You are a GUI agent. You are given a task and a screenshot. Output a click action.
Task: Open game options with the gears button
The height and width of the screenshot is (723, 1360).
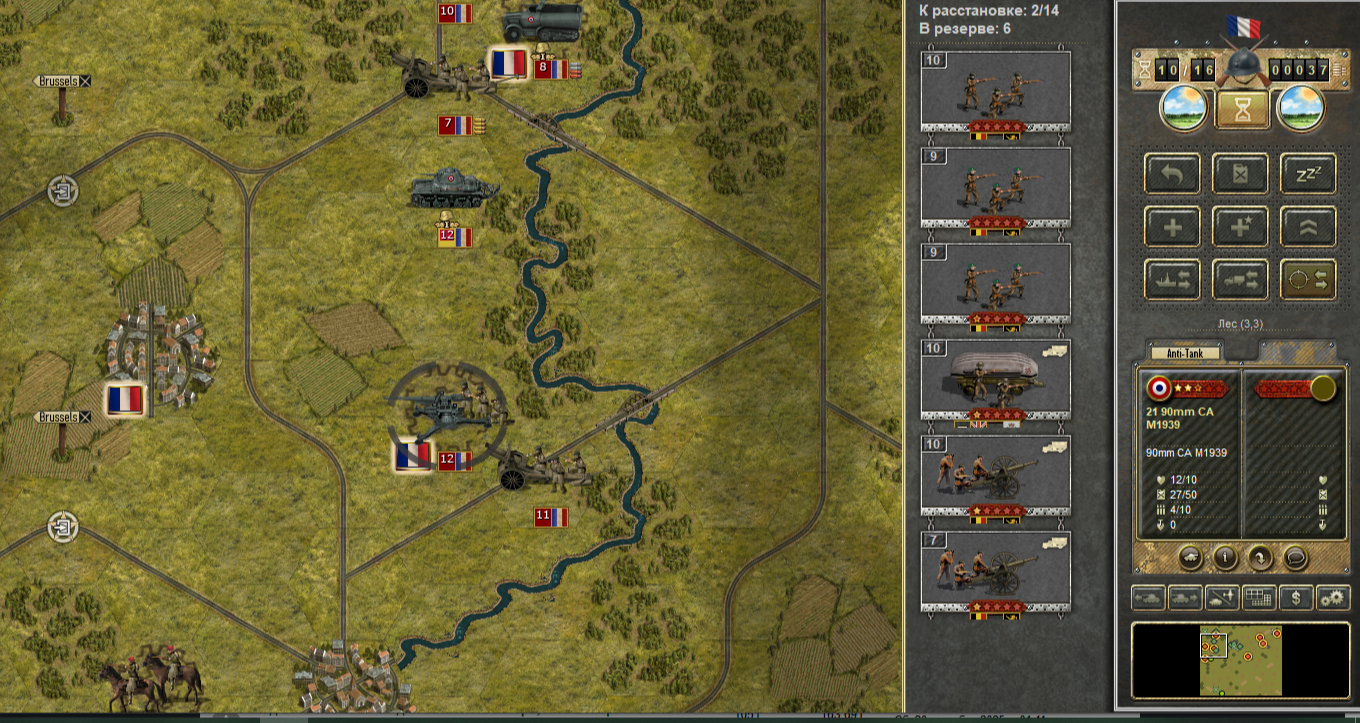[1333, 598]
